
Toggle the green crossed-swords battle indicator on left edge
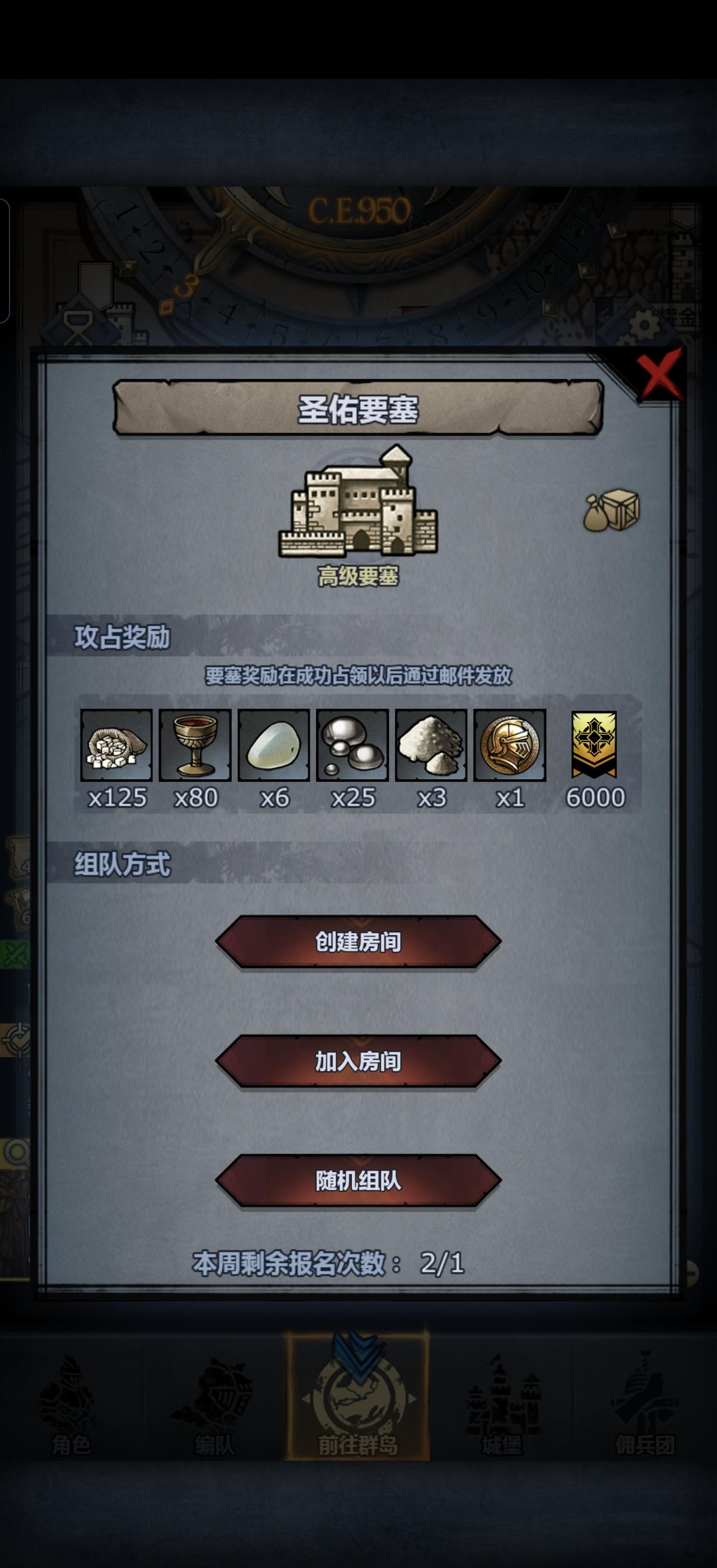tap(13, 953)
